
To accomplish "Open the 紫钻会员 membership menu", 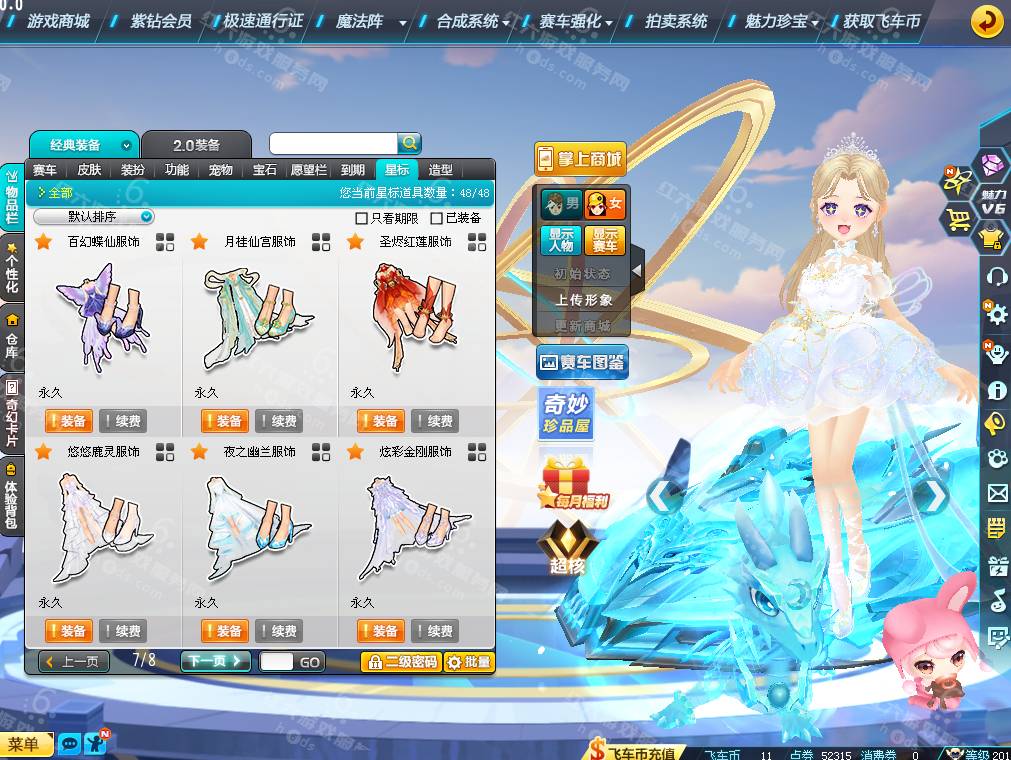I will [160, 21].
